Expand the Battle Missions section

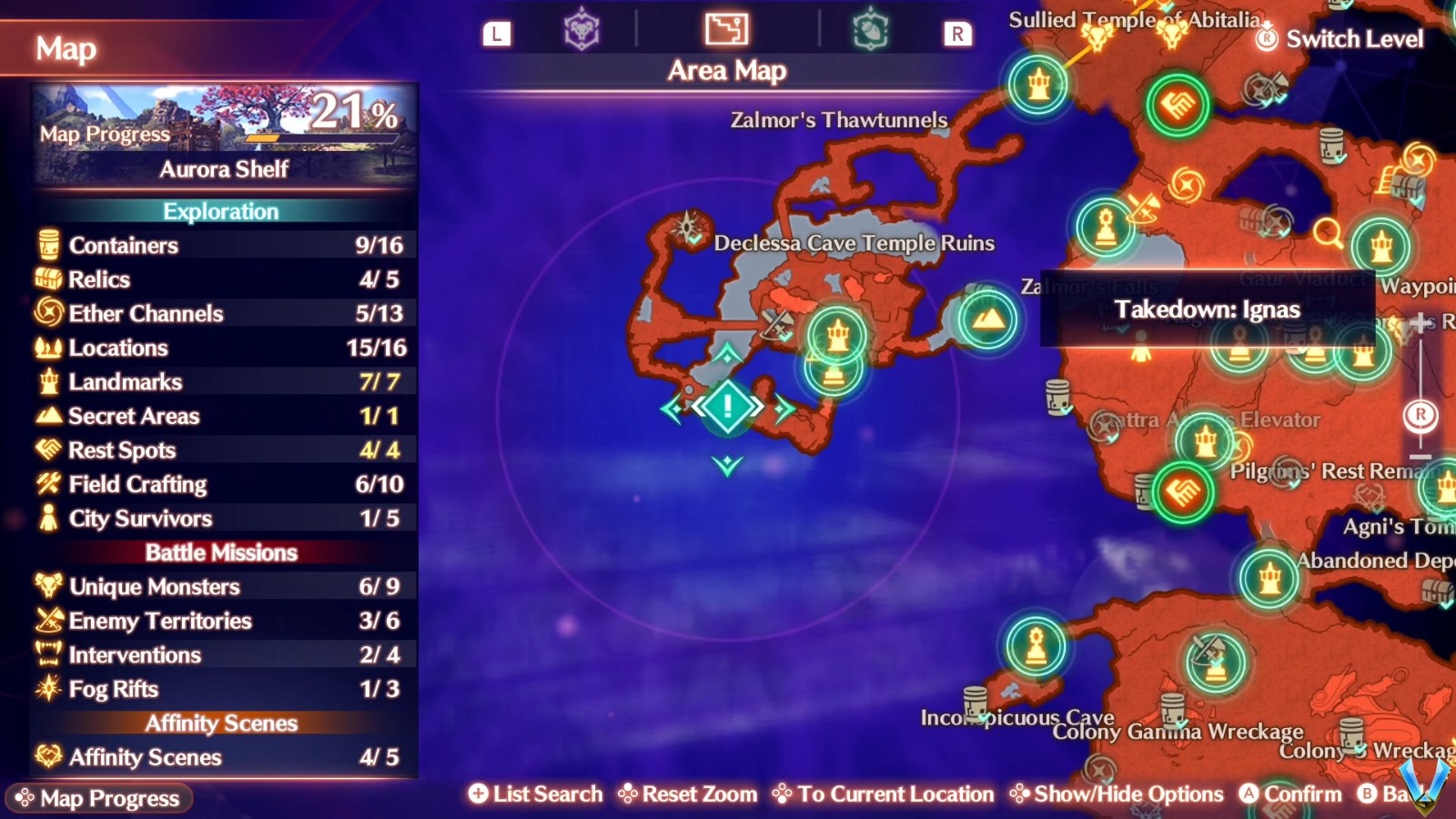click(x=221, y=552)
